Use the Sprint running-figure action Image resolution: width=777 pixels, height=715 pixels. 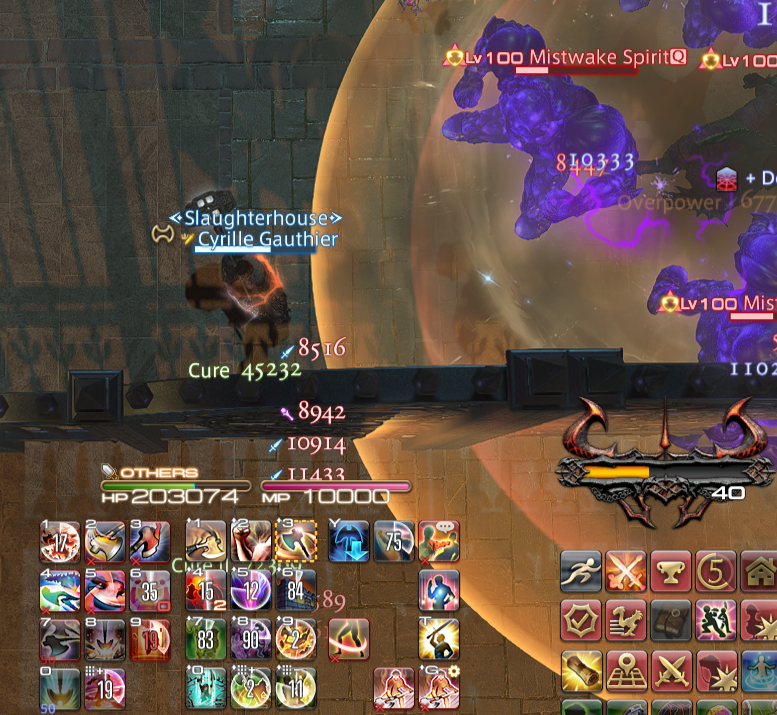pos(582,572)
